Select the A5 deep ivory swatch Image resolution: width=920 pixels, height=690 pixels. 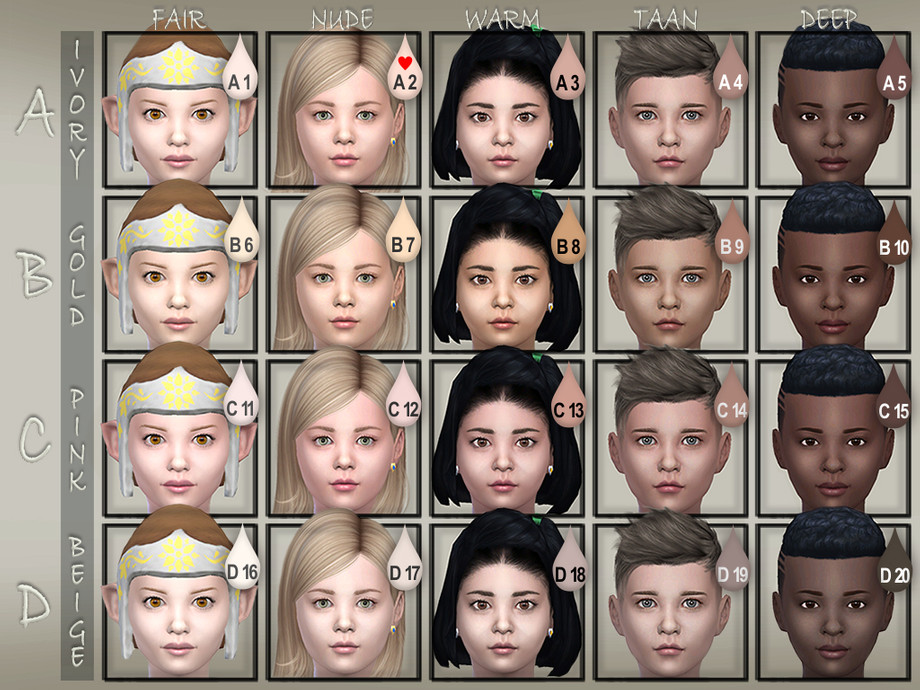(894, 72)
